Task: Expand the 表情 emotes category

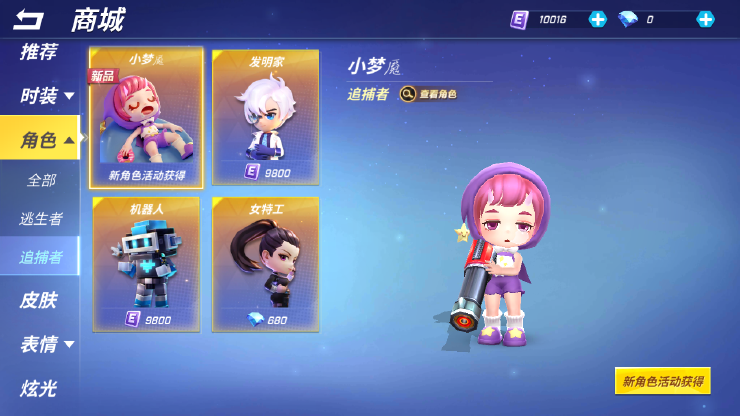Action: click(47, 344)
